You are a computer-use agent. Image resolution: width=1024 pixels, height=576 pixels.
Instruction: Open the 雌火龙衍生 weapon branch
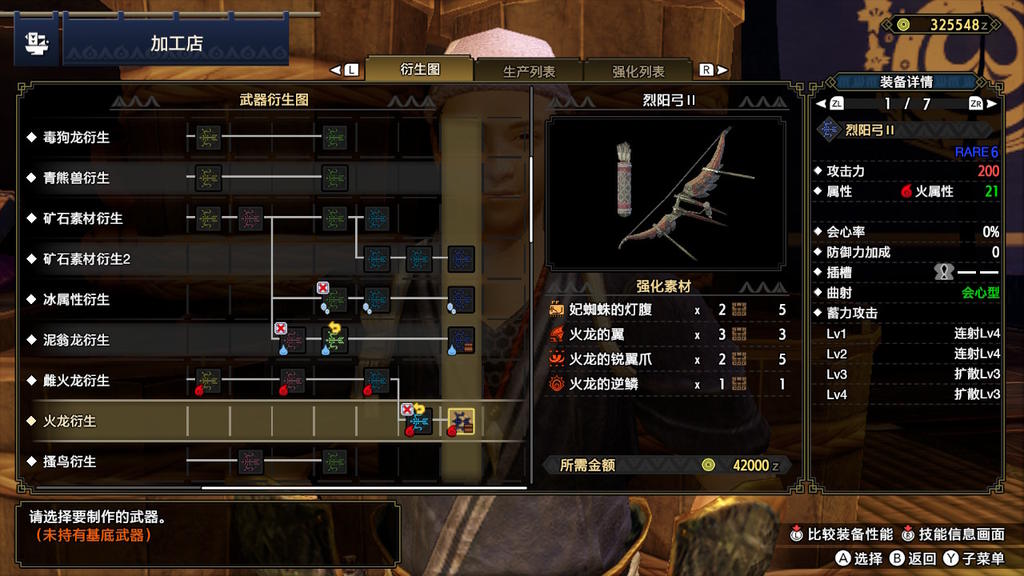(76, 381)
